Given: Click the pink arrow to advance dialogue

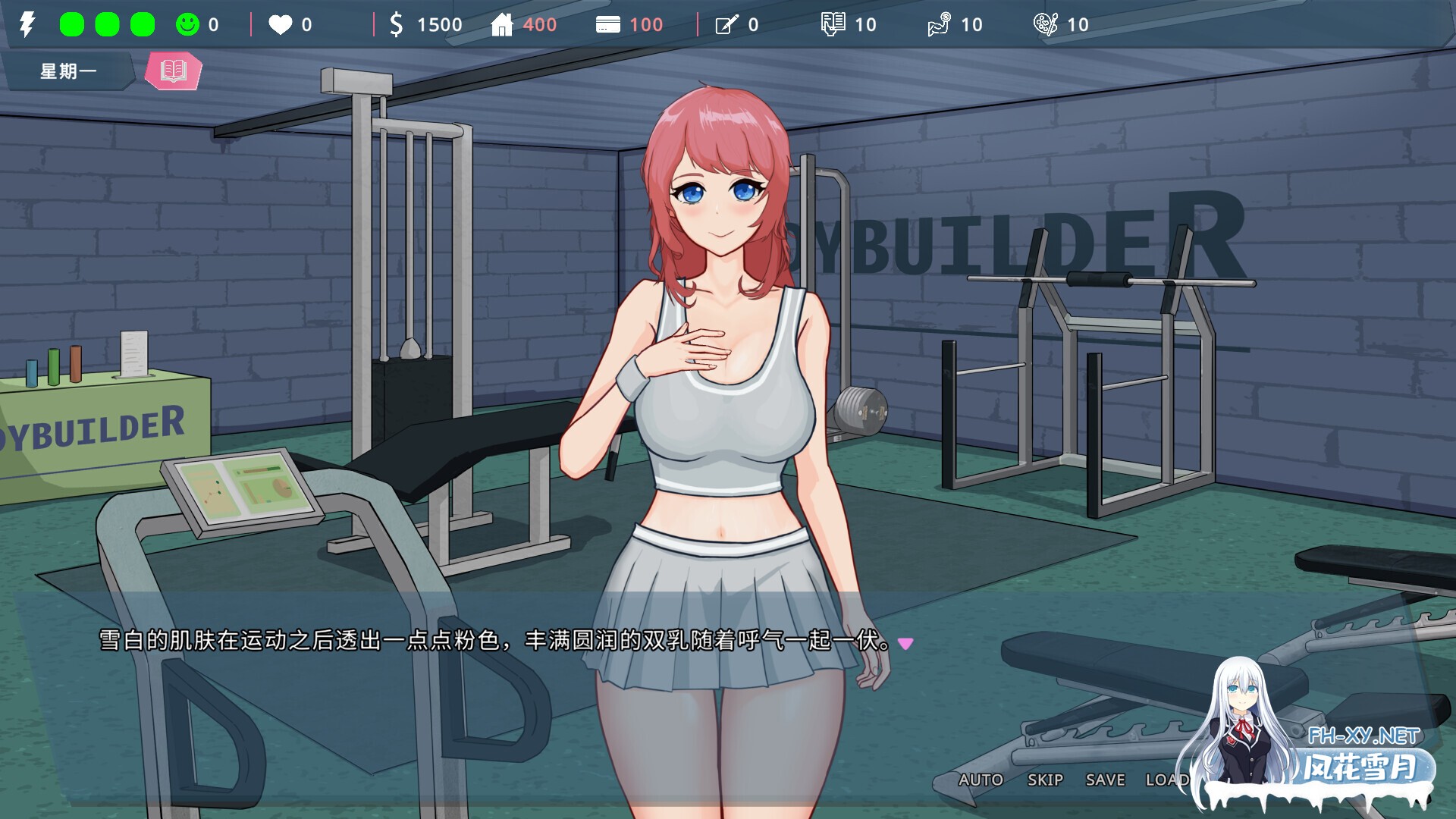Looking at the screenshot, I should [x=905, y=643].
